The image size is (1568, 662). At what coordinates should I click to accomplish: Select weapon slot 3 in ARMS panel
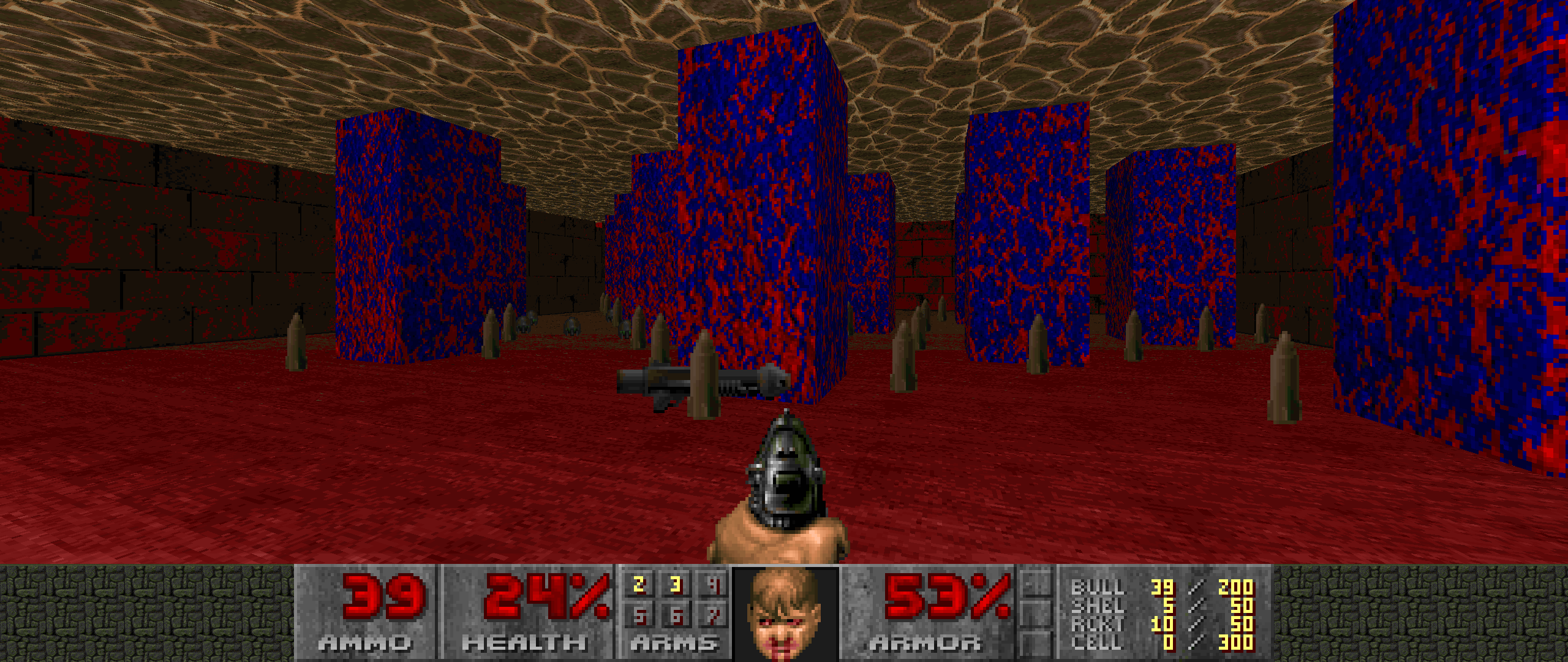[x=676, y=585]
